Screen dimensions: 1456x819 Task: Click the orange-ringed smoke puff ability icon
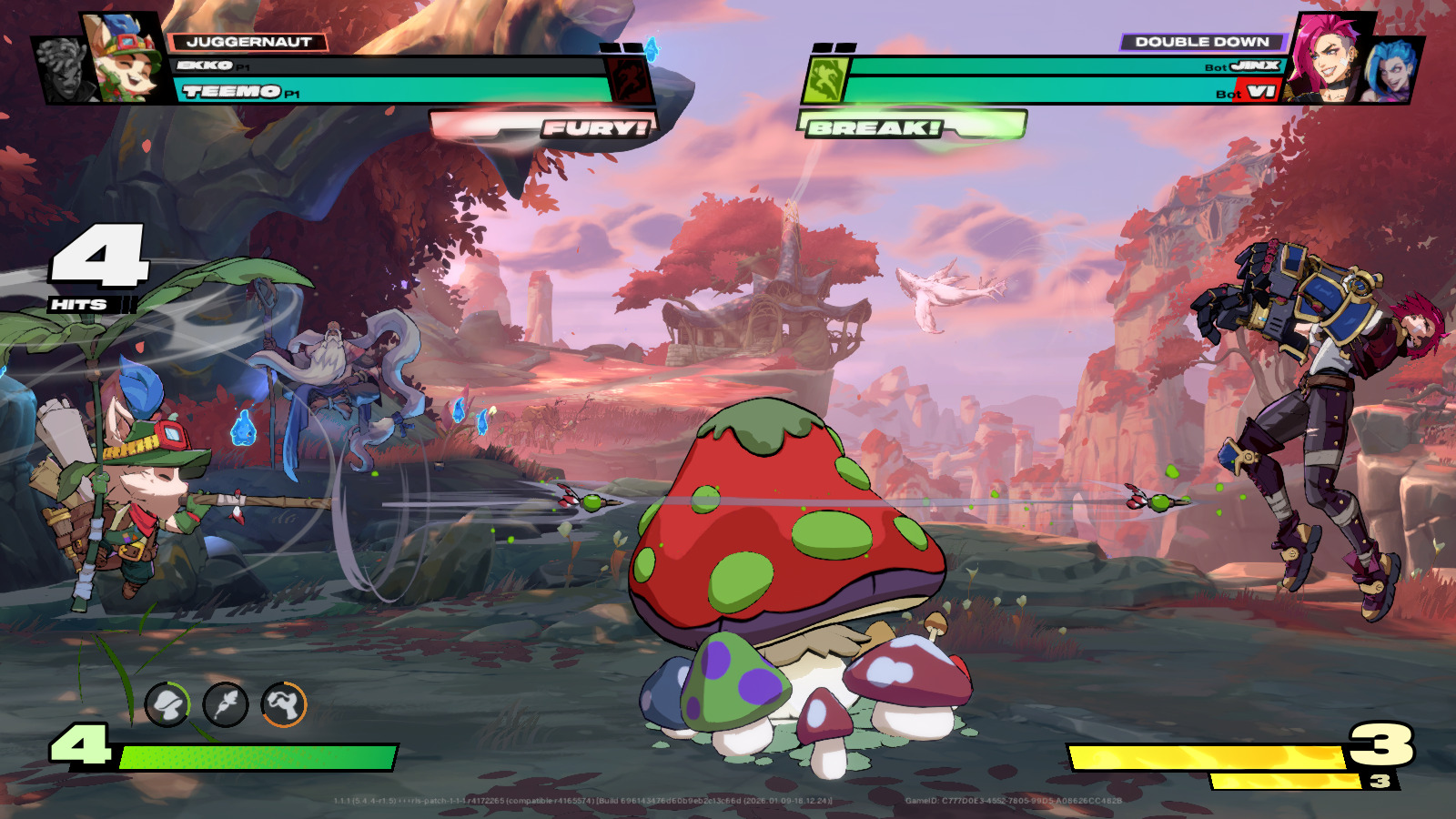click(284, 704)
